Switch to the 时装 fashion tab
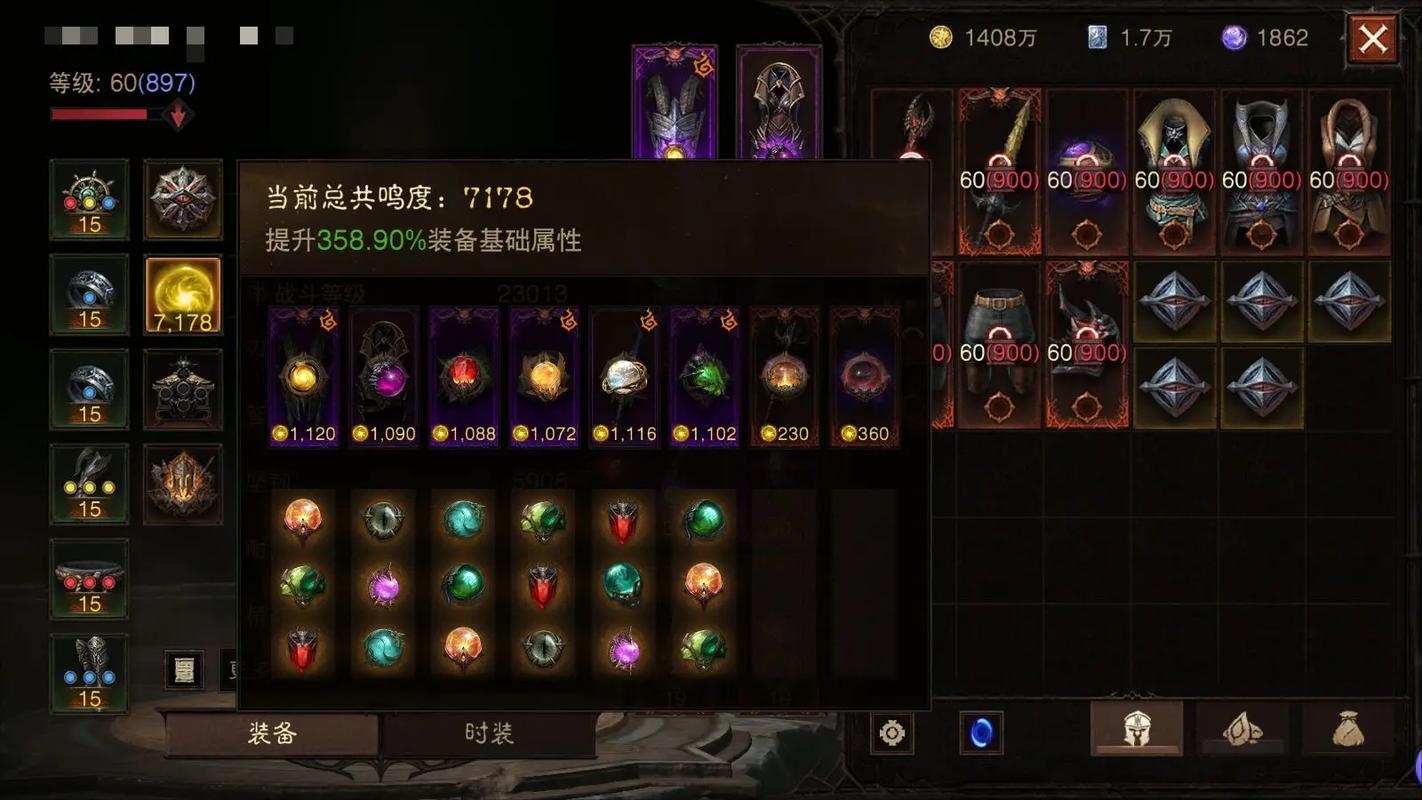1422x800 pixels. 489,733
